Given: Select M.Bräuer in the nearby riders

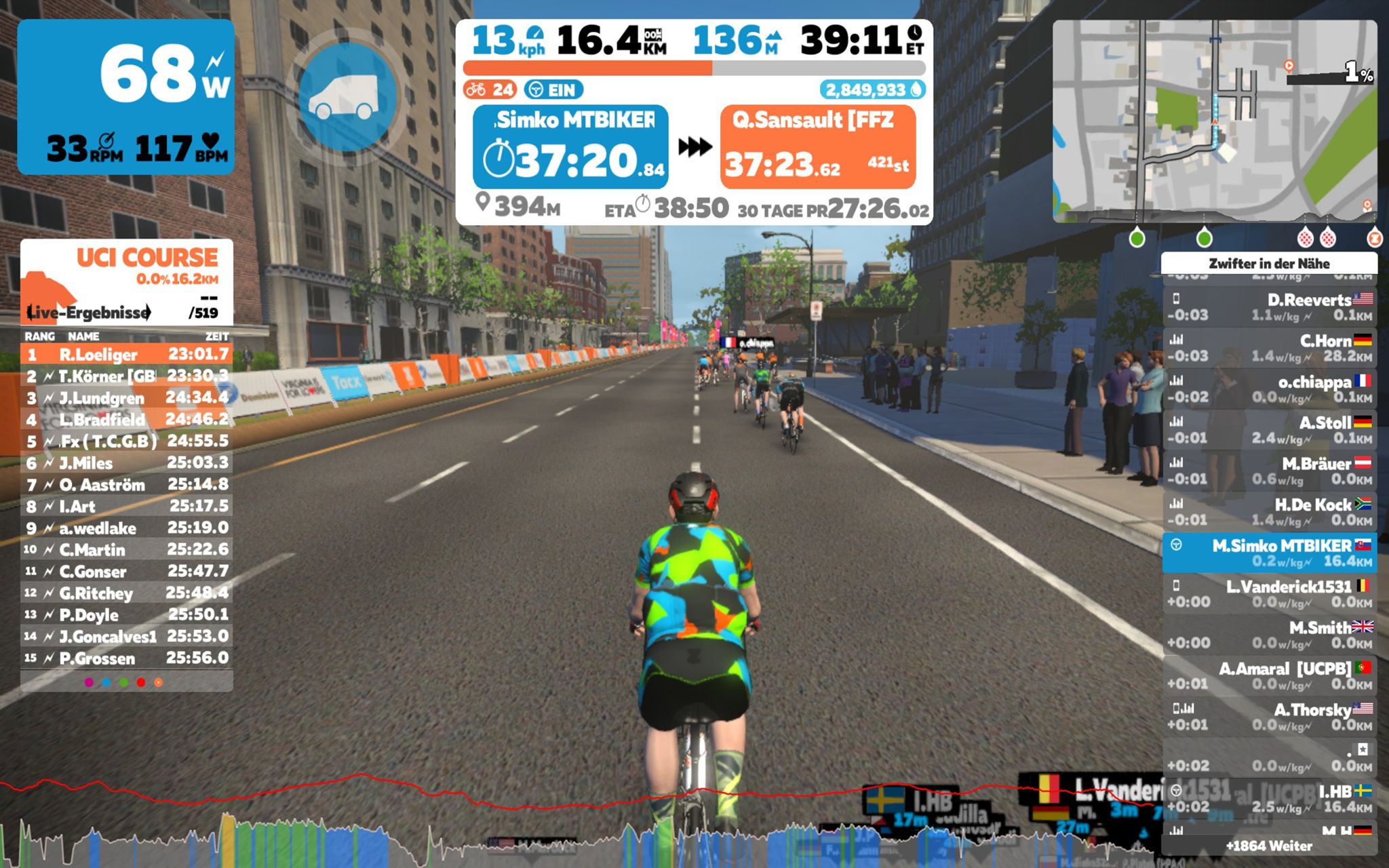Looking at the screenshot, I should coord(1268,471).
